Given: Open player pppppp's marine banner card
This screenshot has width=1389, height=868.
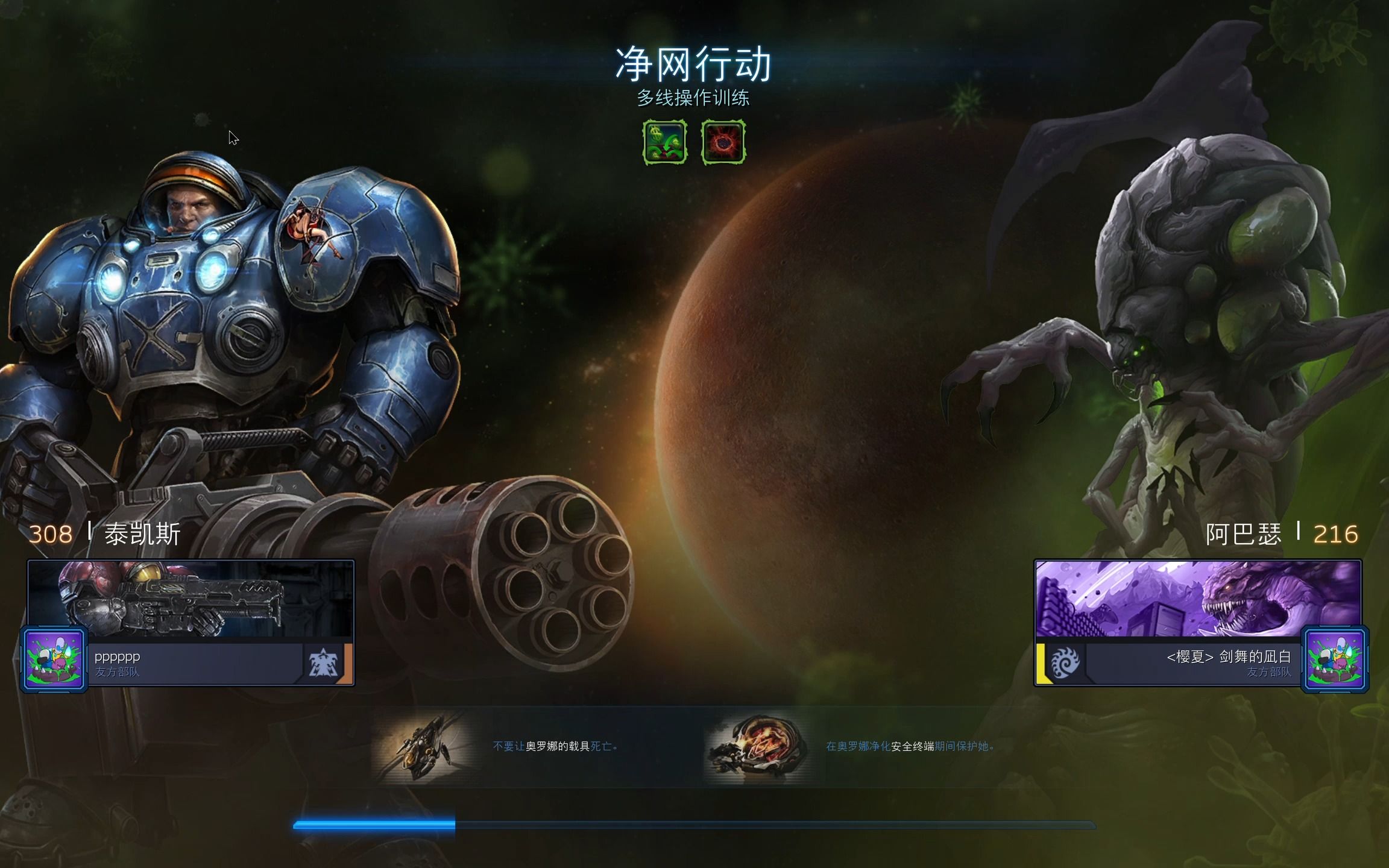Looking at the screenshot, I should [x=191, y=599].
